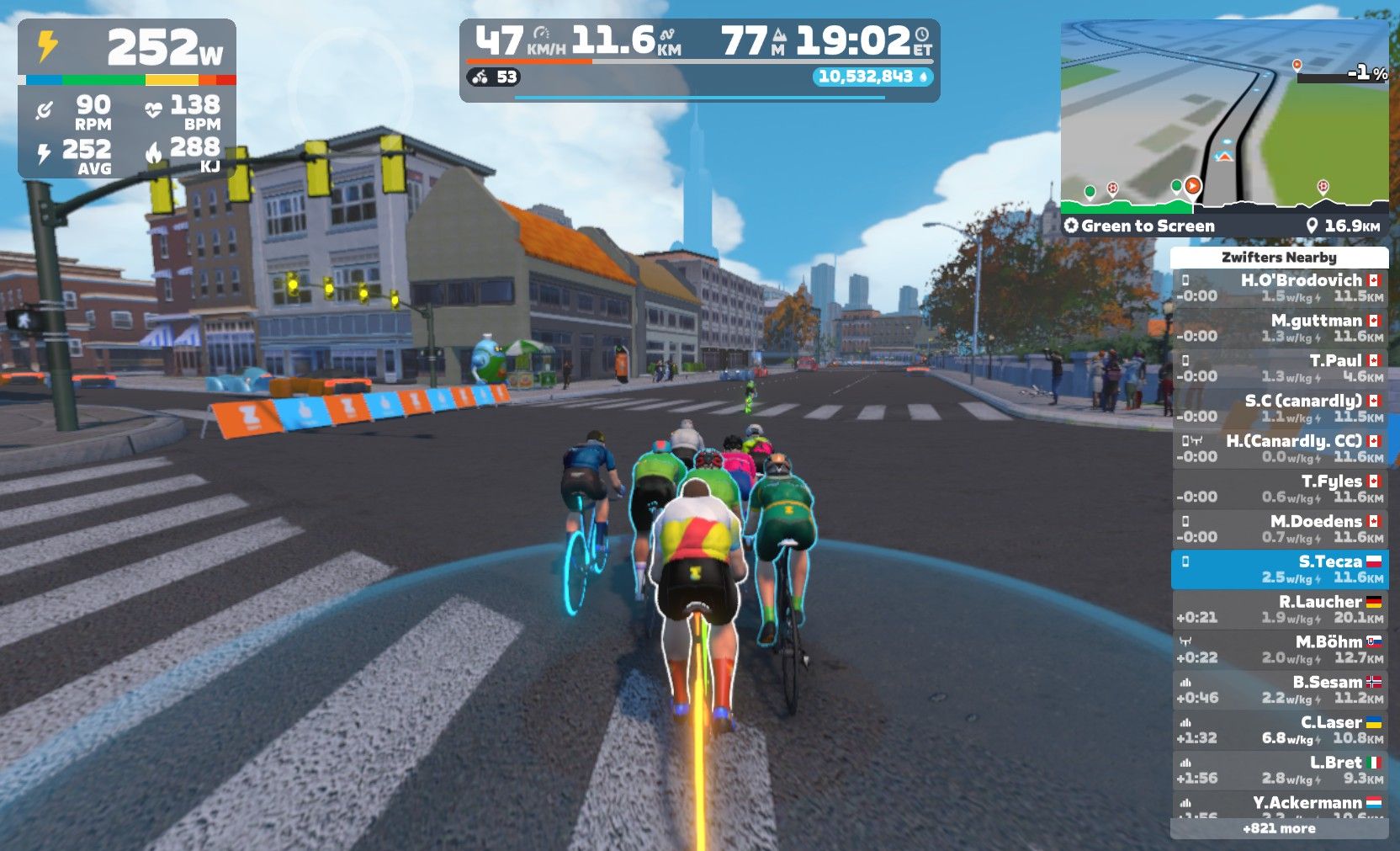This screenshot has height=851, width=1400.
Task: Choose M.guttman rider row
Action: [x=1279, y=328]
